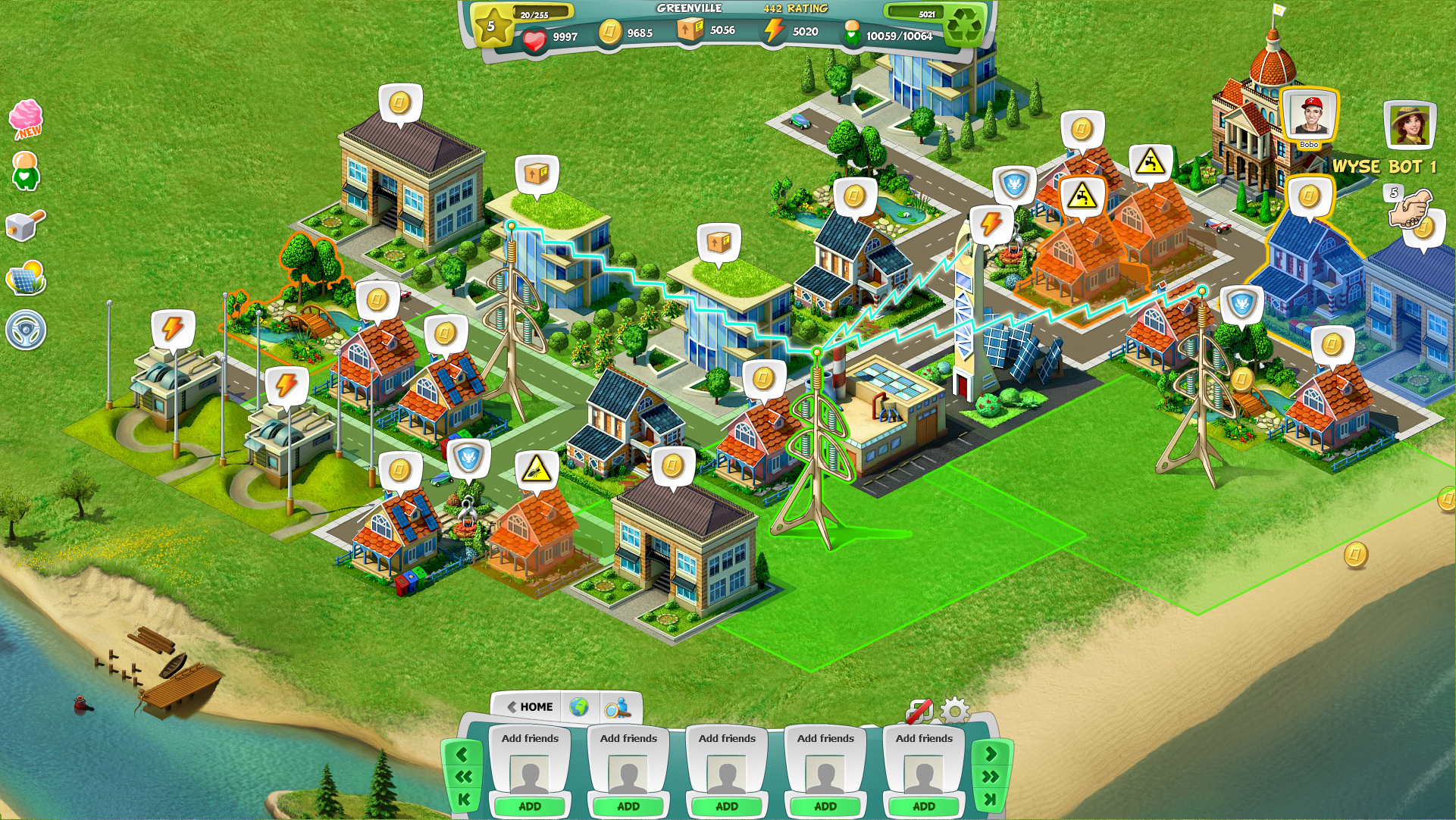Click the steering wheel icon
The image size is (1456, 820).
[x=26, y=330]
